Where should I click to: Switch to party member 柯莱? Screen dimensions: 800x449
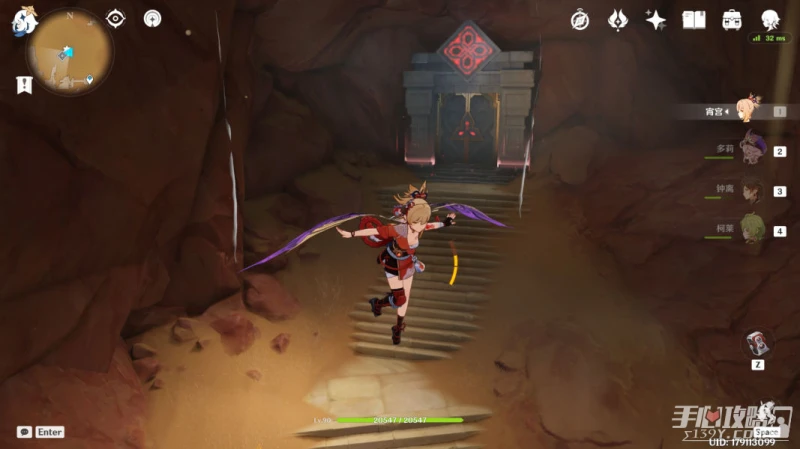tap(752, 230)
